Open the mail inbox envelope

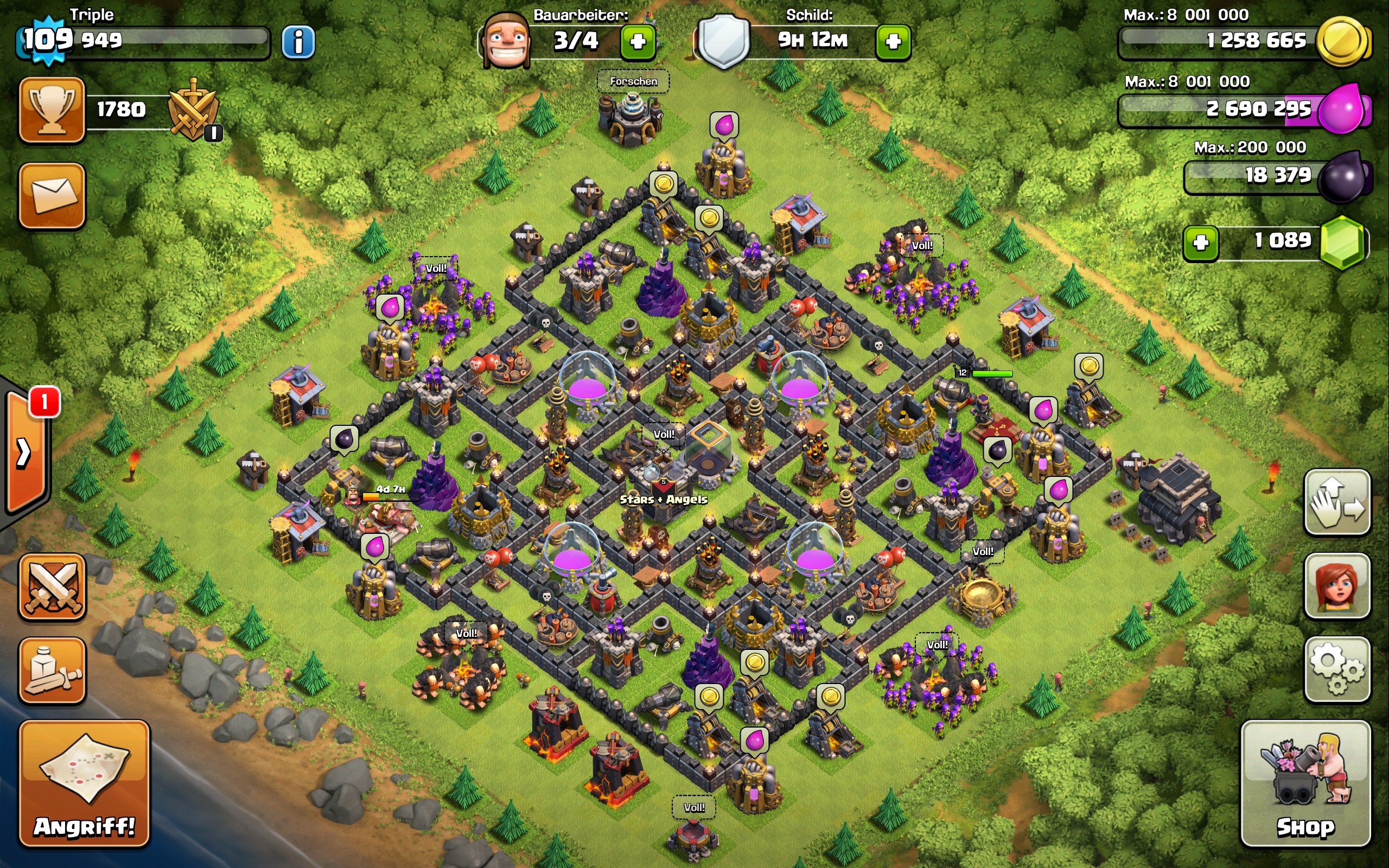coord(52,195)
